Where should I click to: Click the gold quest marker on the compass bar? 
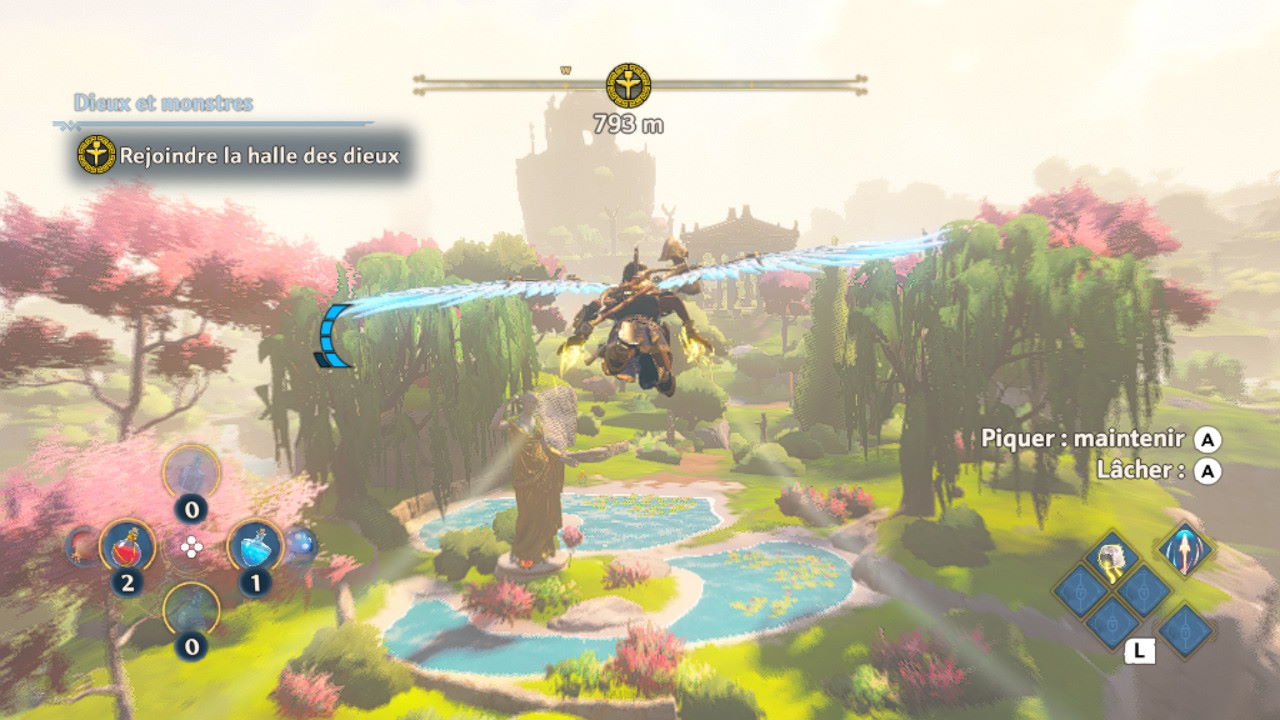tap(628, 85)
